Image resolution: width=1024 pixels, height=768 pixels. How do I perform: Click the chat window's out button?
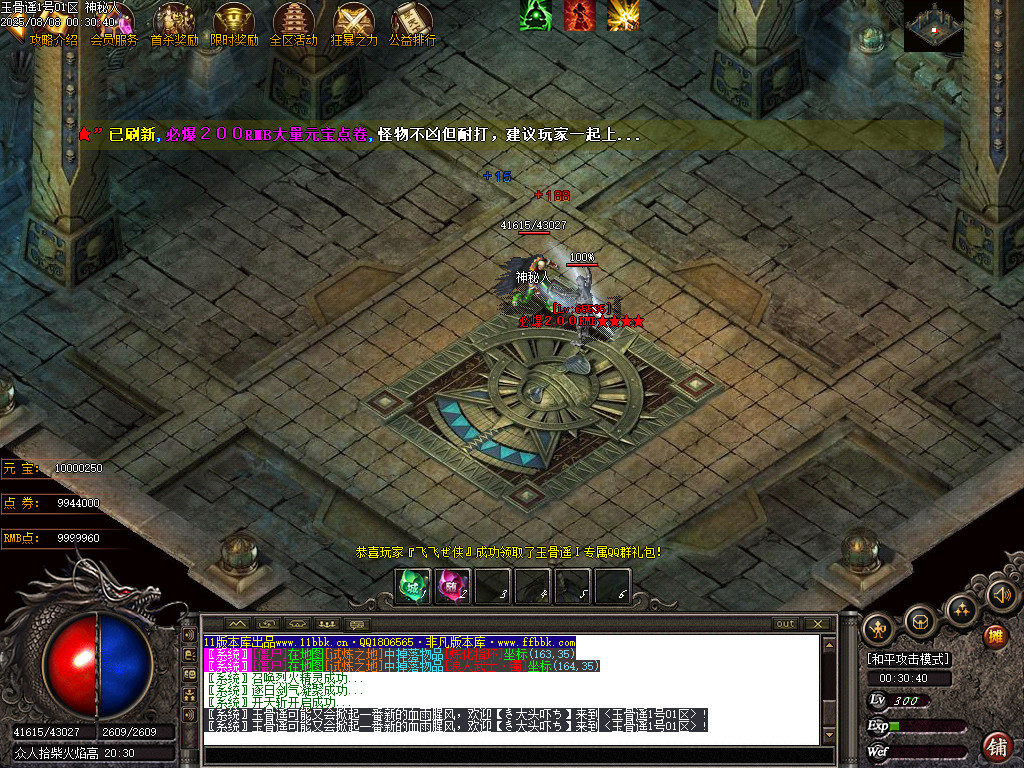pos(786,624)
